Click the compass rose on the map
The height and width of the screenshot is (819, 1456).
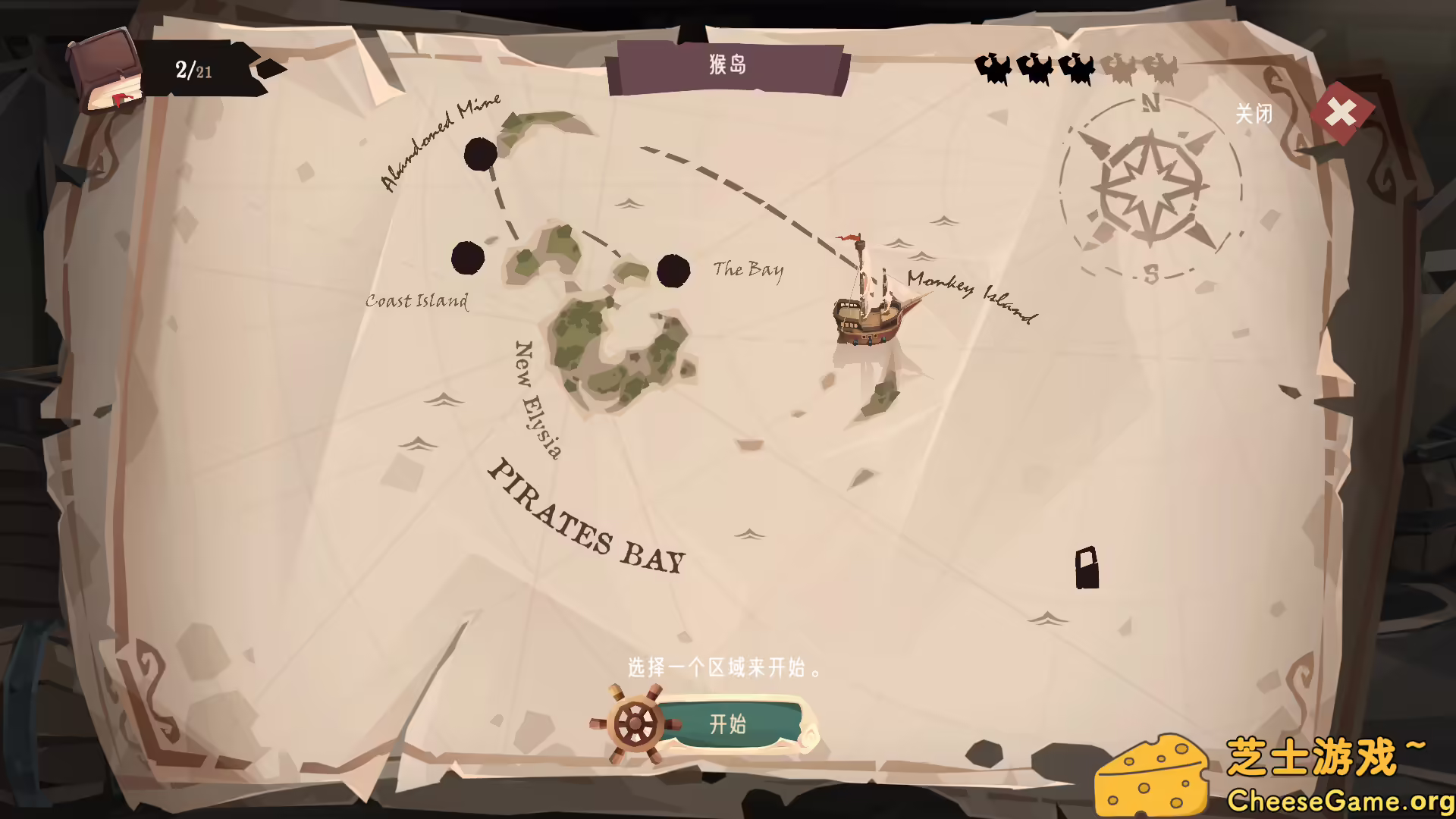[1150, 186]
